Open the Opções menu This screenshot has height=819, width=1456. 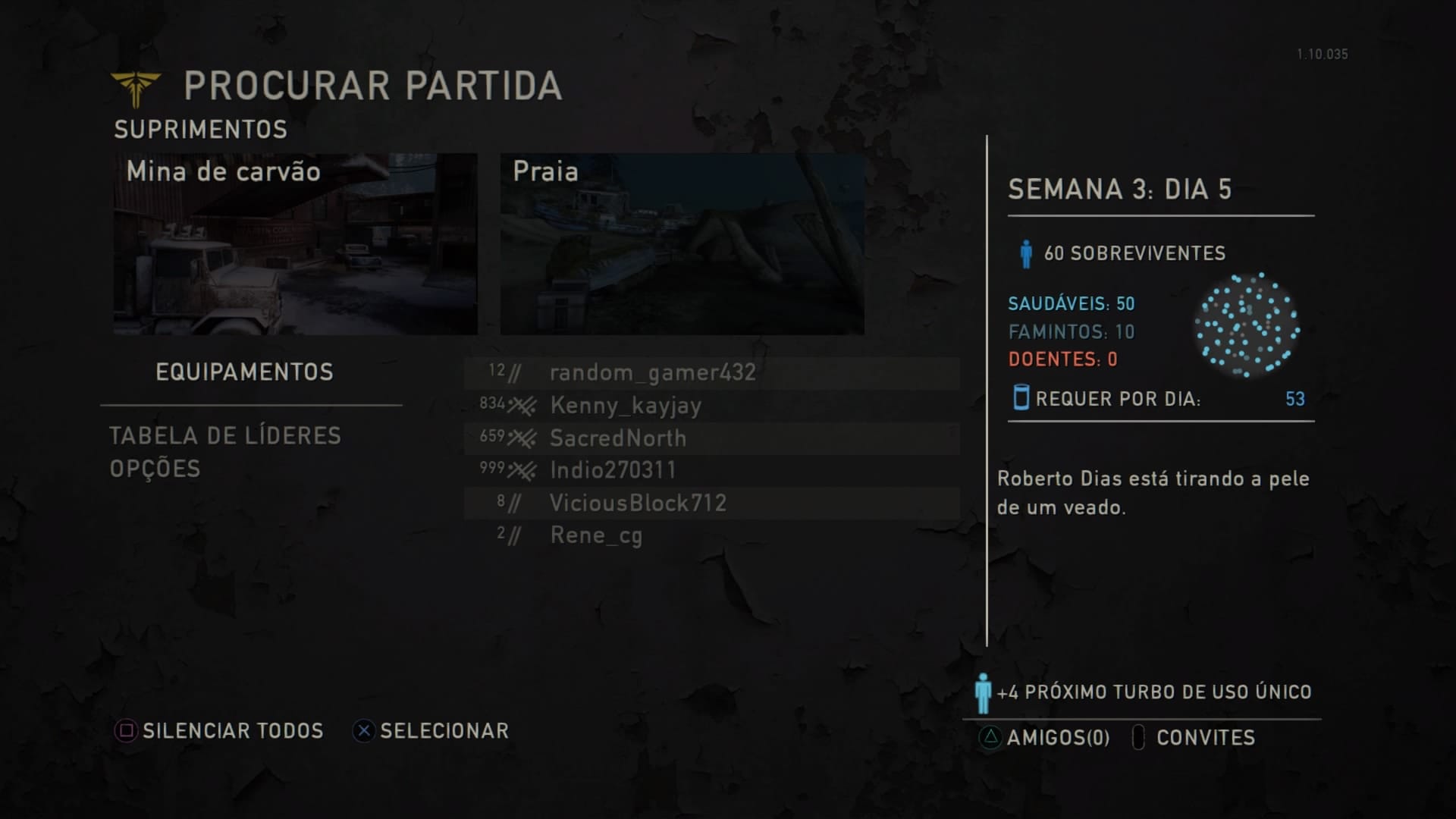pos(155,469)
